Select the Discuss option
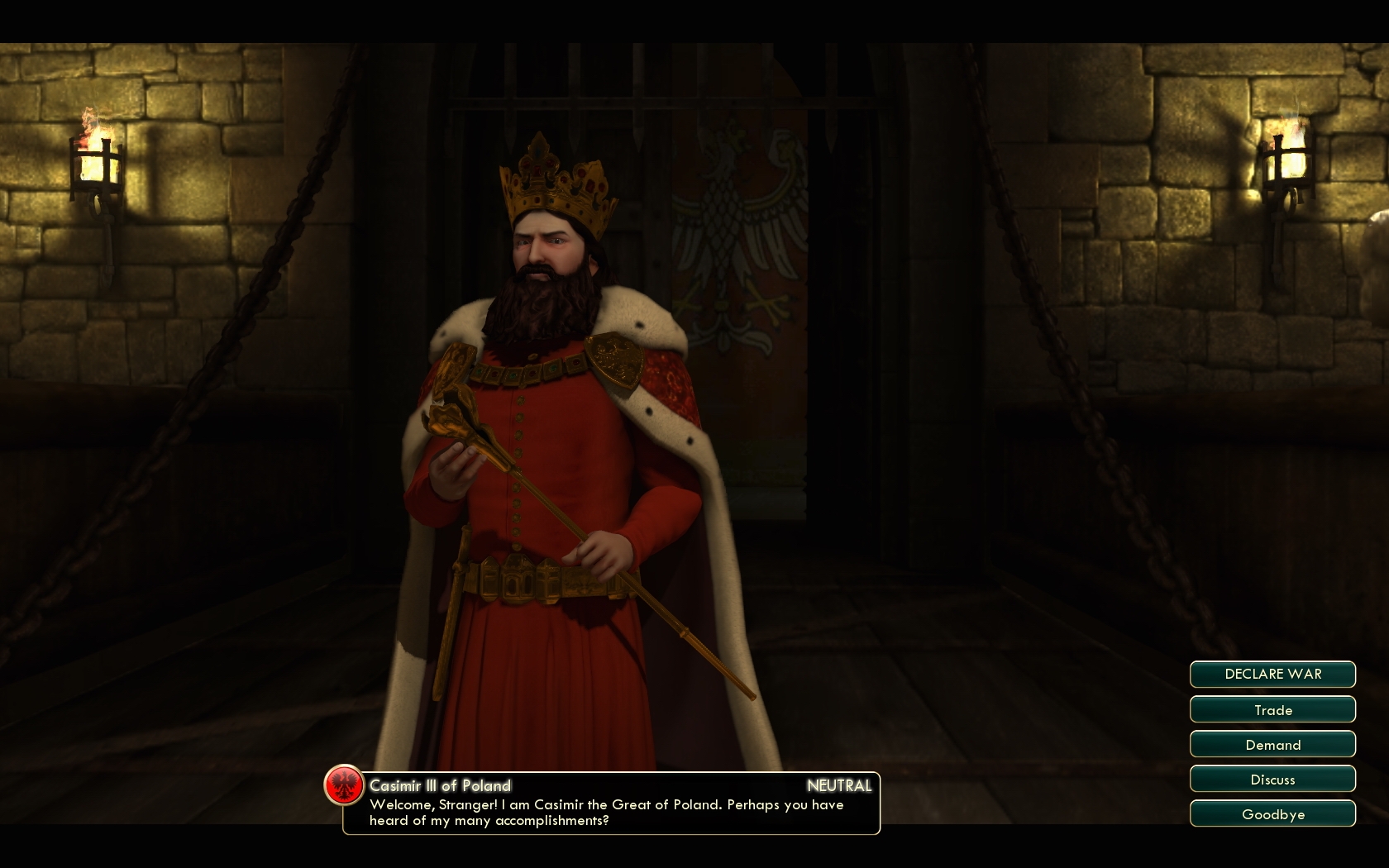The image size is (1389, 868). pos(1272,779)
